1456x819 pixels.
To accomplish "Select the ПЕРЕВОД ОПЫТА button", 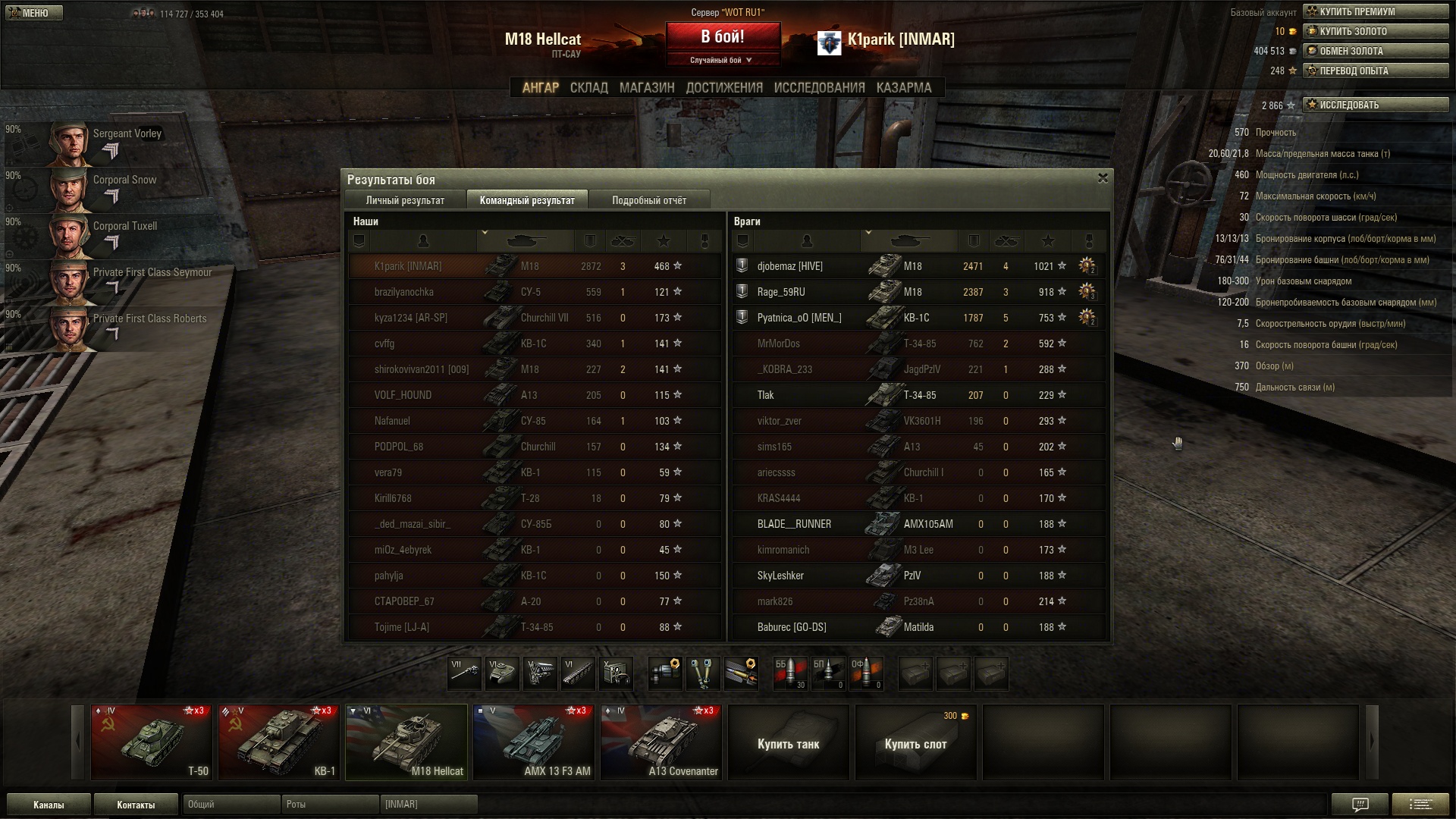I will pos(1375,71).
